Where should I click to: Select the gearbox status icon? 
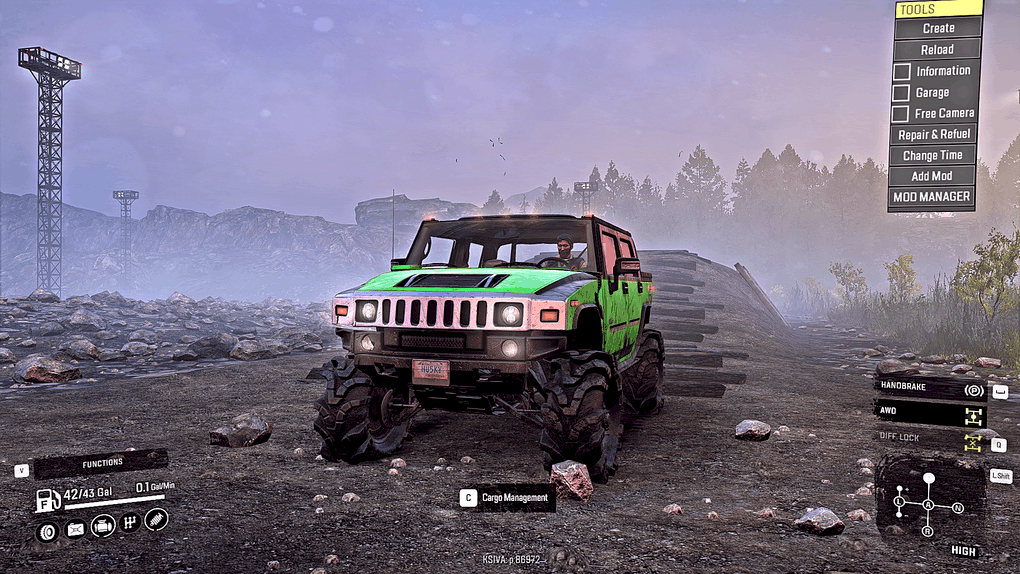pos(129,522)
